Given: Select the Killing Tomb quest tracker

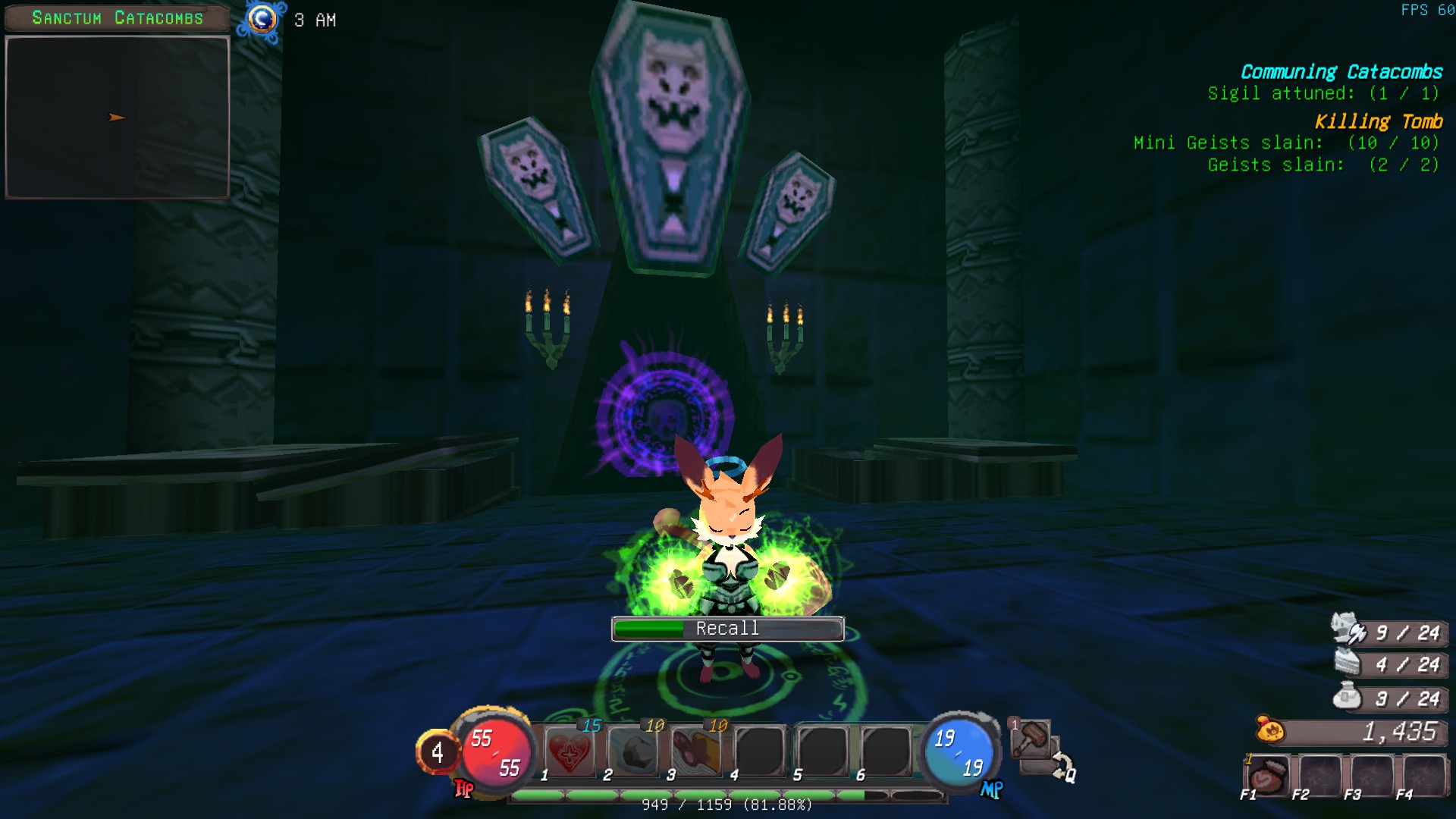Looking at the screenshot, I should (x=1377, y=121).
